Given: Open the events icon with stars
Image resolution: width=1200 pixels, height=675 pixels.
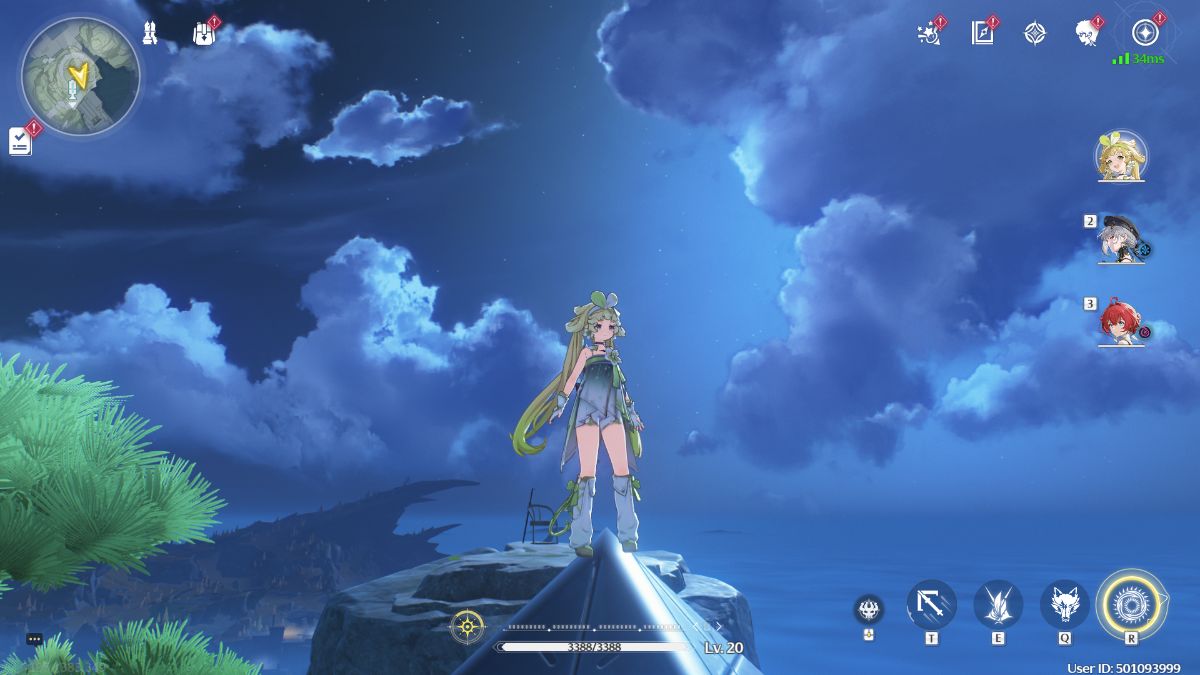Looking at the screenshot, I should (x=928, y=33).
